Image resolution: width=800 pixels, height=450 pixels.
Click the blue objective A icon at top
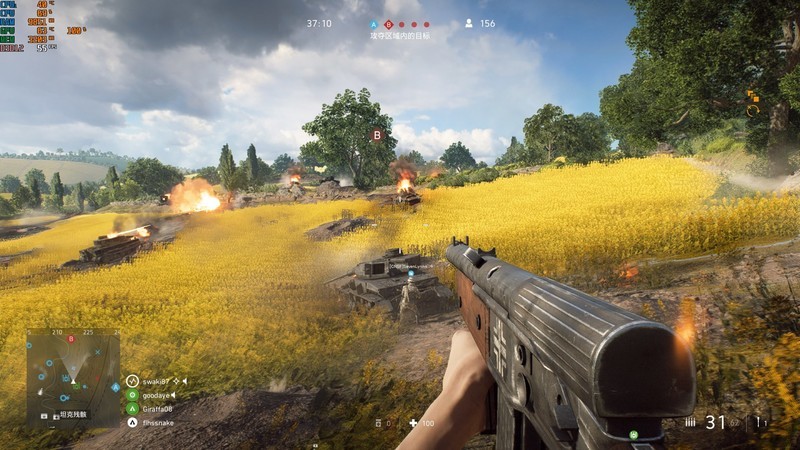click(x=374, y=24)
